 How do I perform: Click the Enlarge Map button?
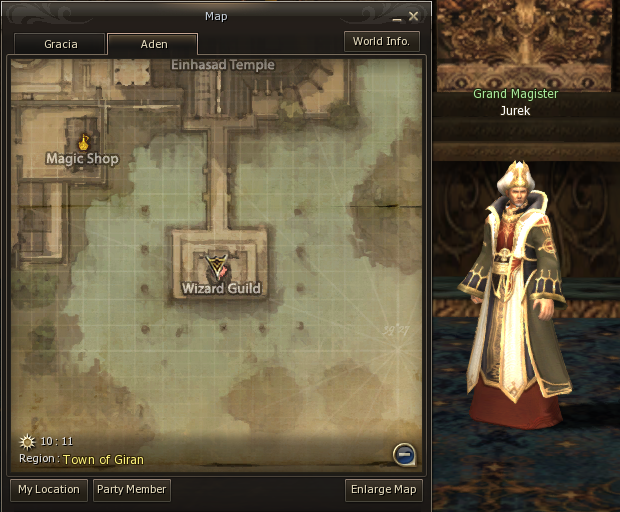tap(383, 490)
